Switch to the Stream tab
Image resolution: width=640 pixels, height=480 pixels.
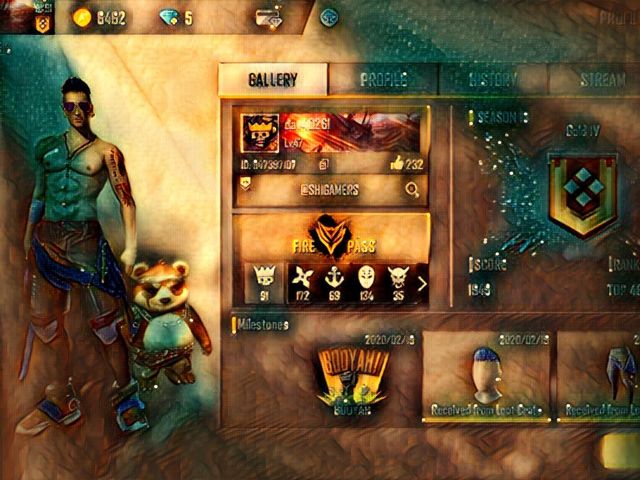point(602,80)
